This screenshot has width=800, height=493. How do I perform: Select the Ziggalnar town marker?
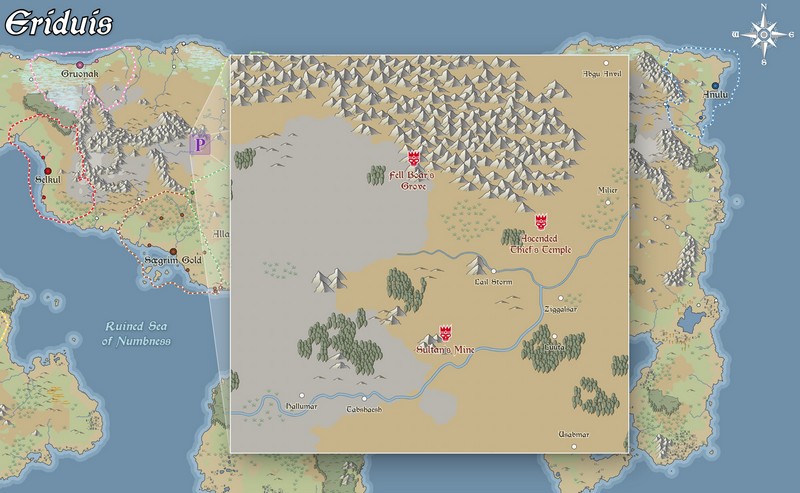point(561,297)
